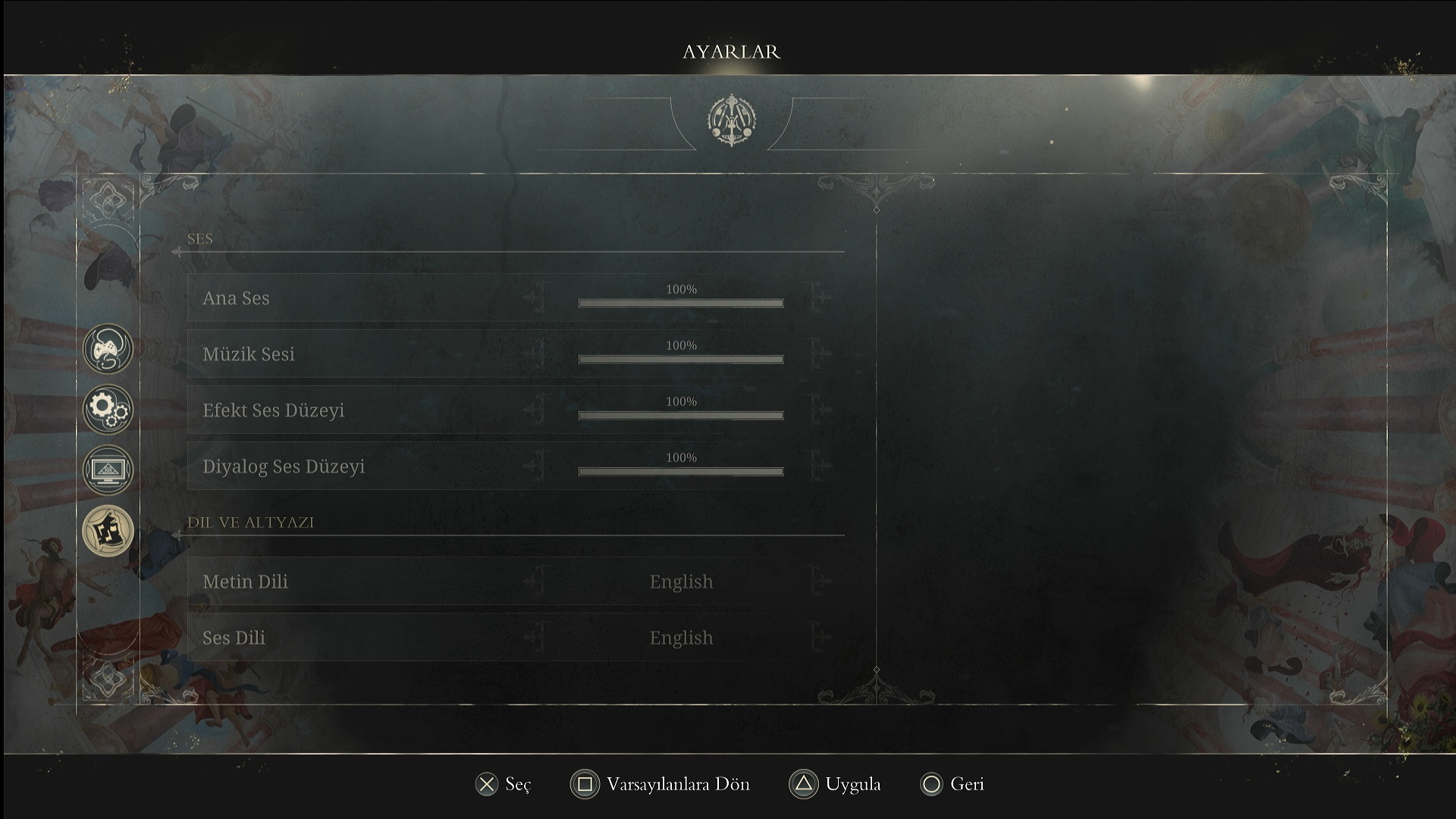Reset settings with Varsayılanlara Dön
Screen dimensions: 1456x819
tap(660, 784)
